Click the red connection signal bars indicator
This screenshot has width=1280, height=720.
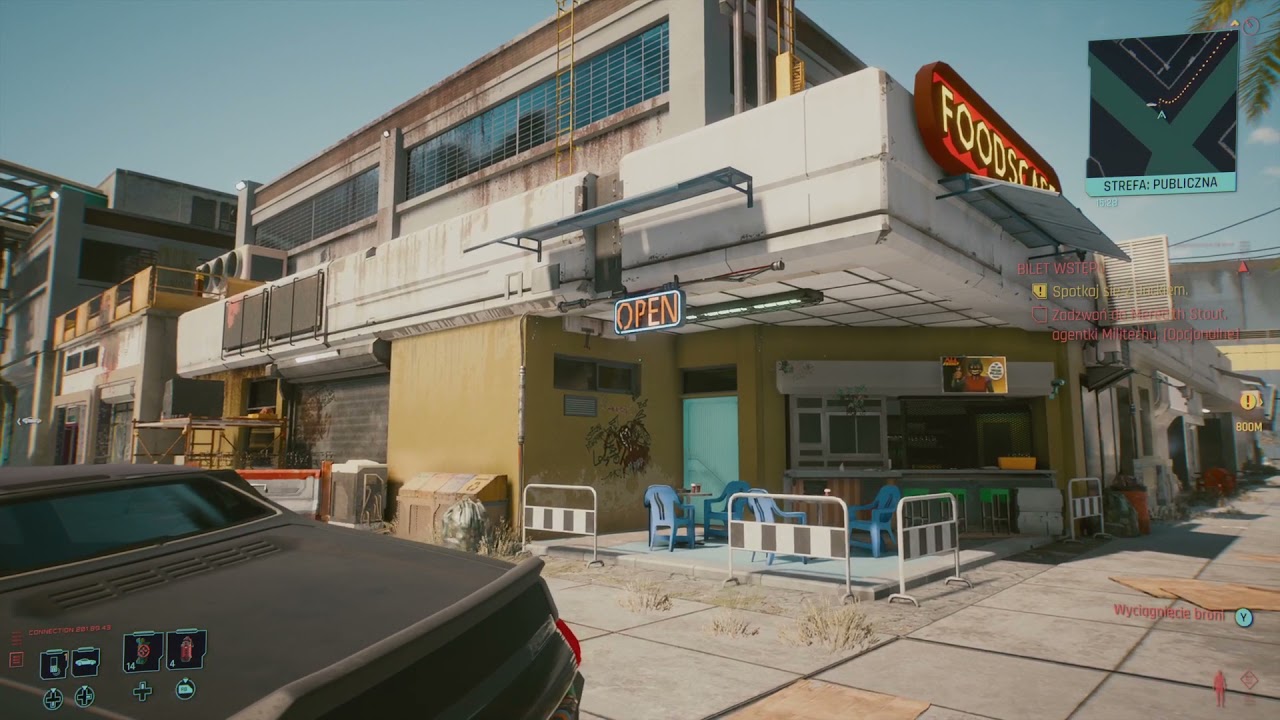coord(17,636)
